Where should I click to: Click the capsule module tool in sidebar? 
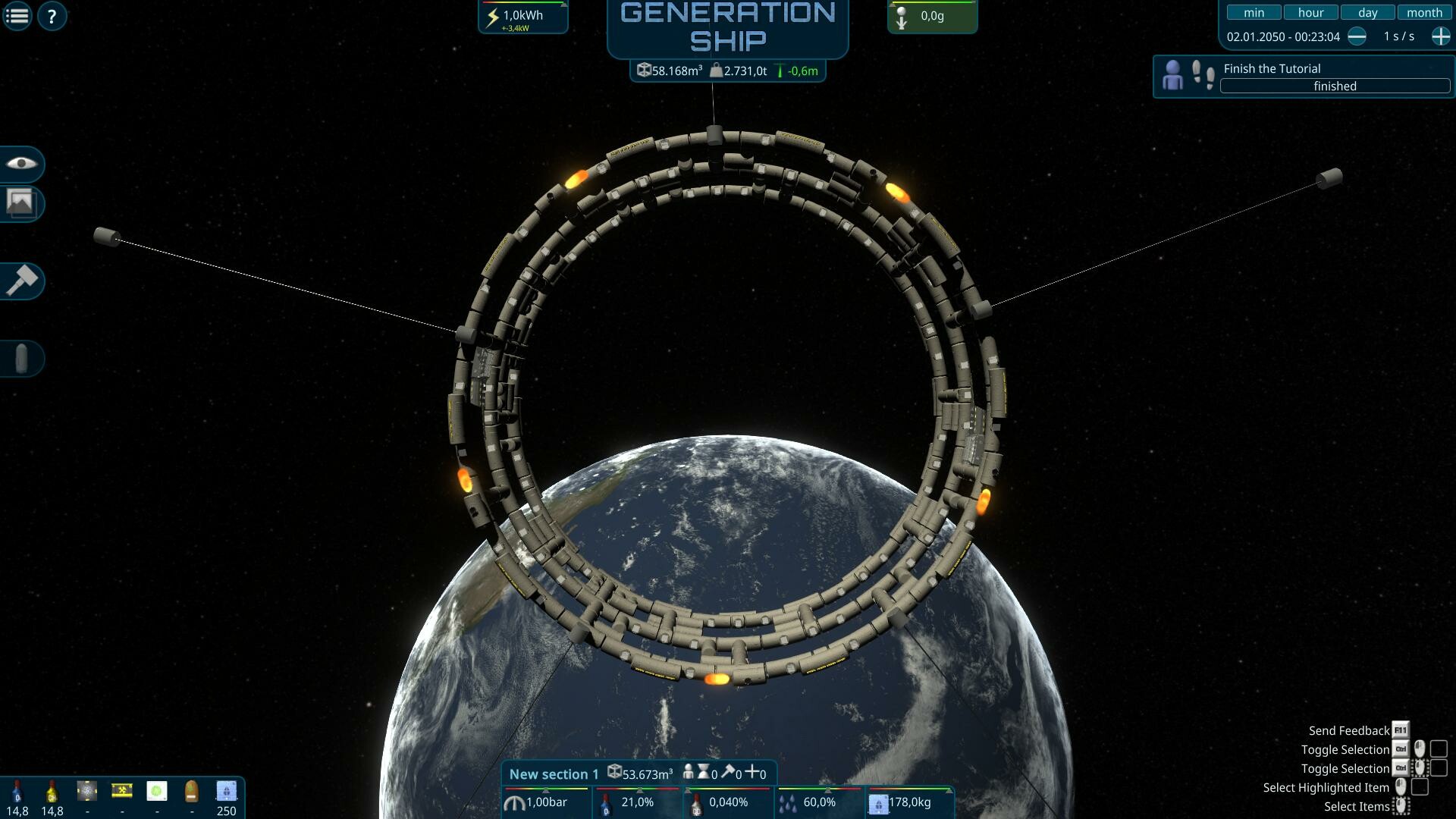point(22,358)
